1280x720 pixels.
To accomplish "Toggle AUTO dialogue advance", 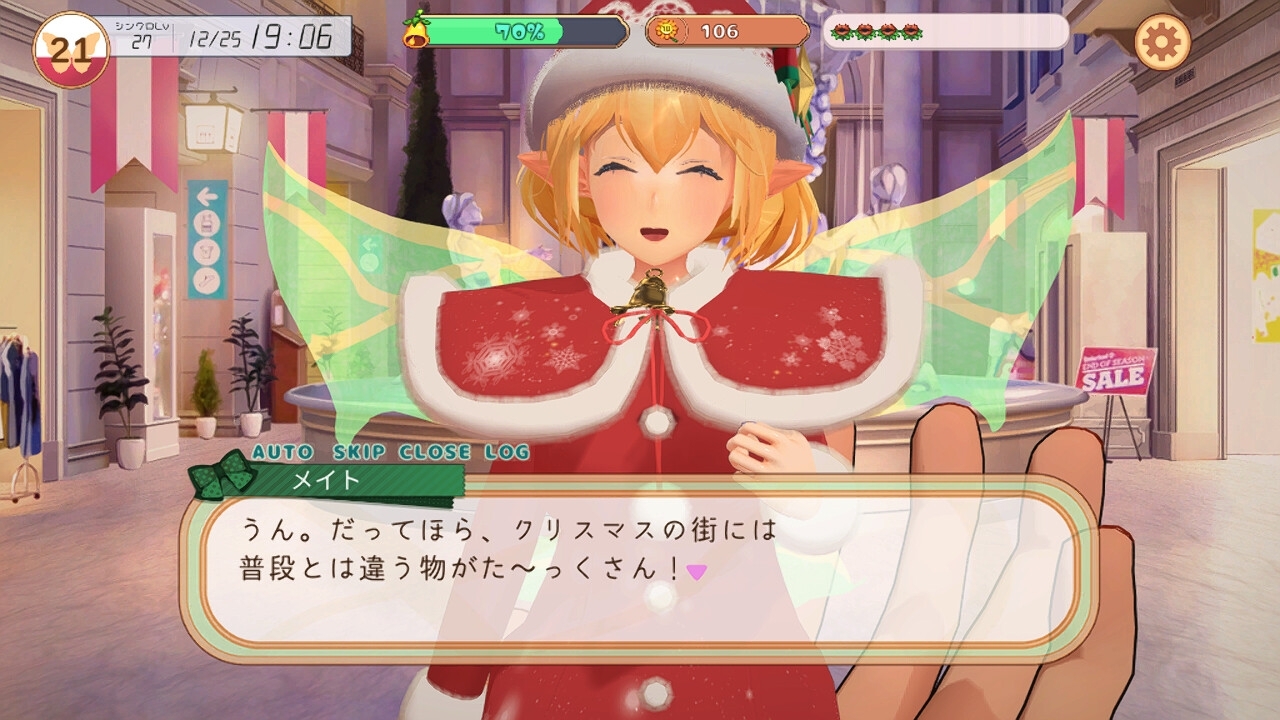I will (x=282, y=452).
